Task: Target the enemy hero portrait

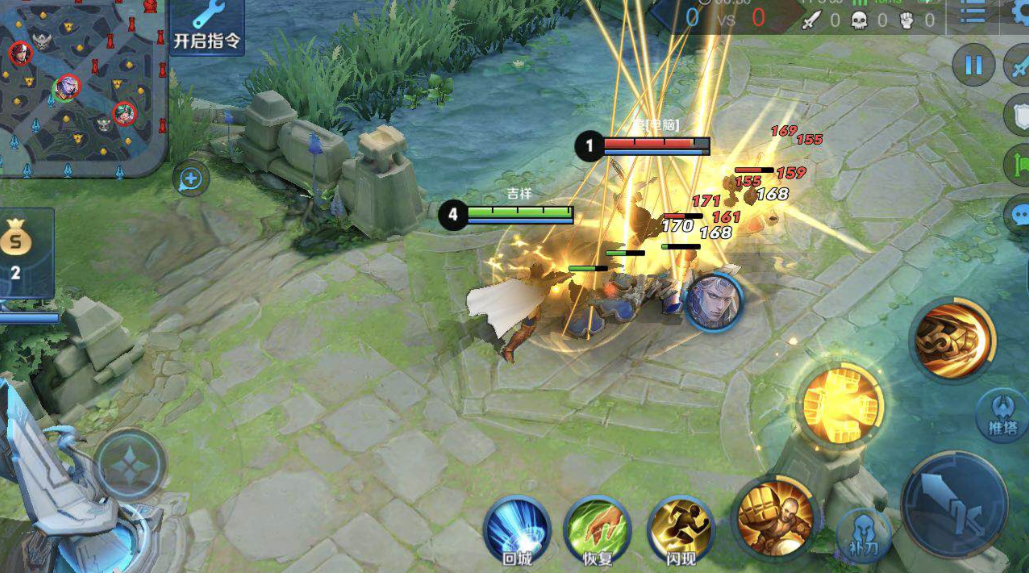Action: tap(712, 300)
